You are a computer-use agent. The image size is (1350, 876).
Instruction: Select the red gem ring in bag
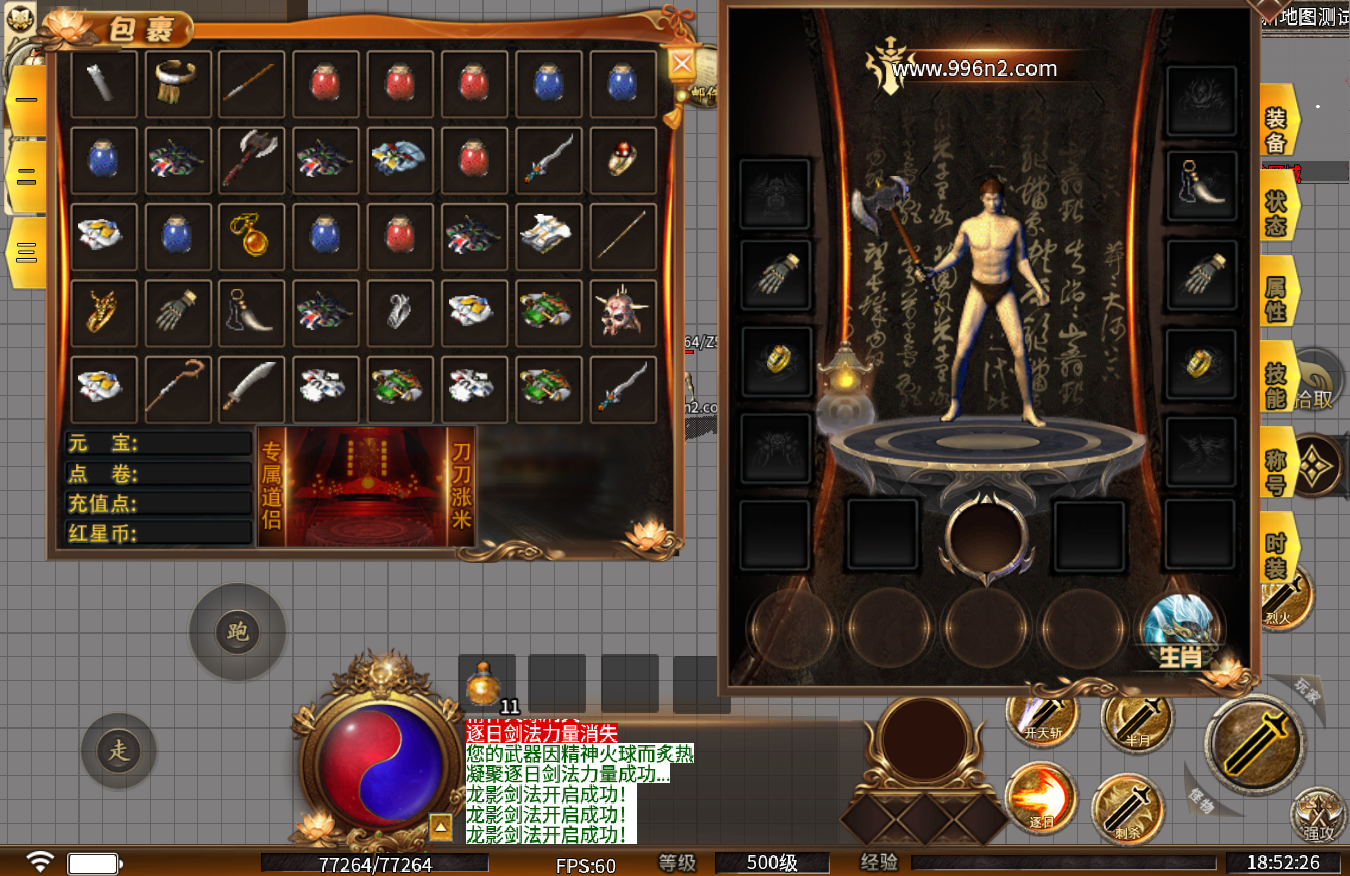(622, 160)
